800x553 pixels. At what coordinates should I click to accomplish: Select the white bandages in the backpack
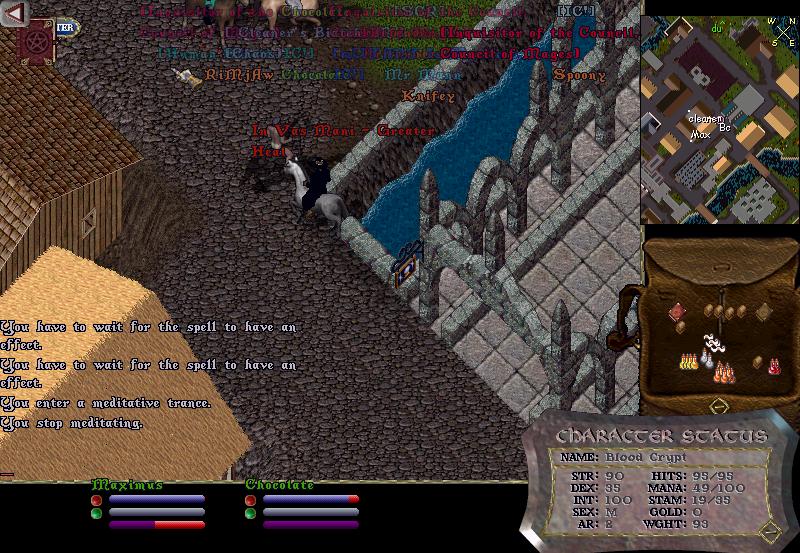click(x=713, y=347)
